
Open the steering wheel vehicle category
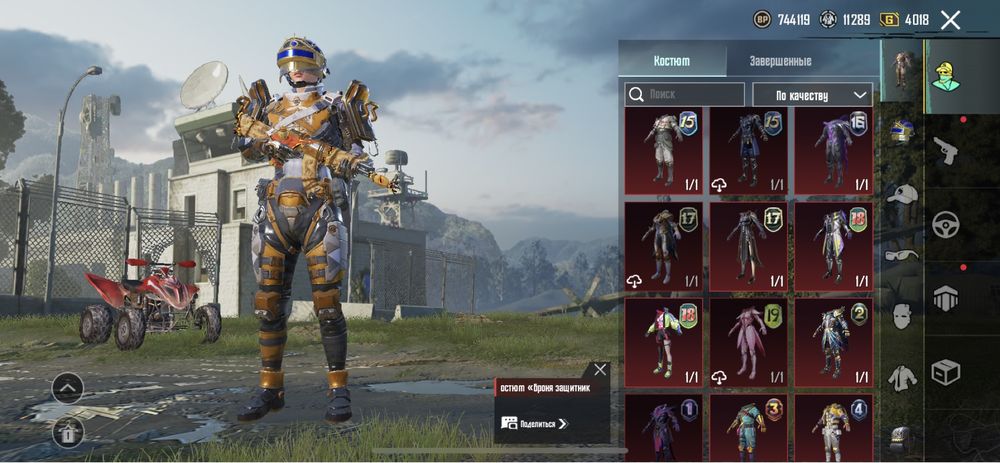click(x=945, y=225)
